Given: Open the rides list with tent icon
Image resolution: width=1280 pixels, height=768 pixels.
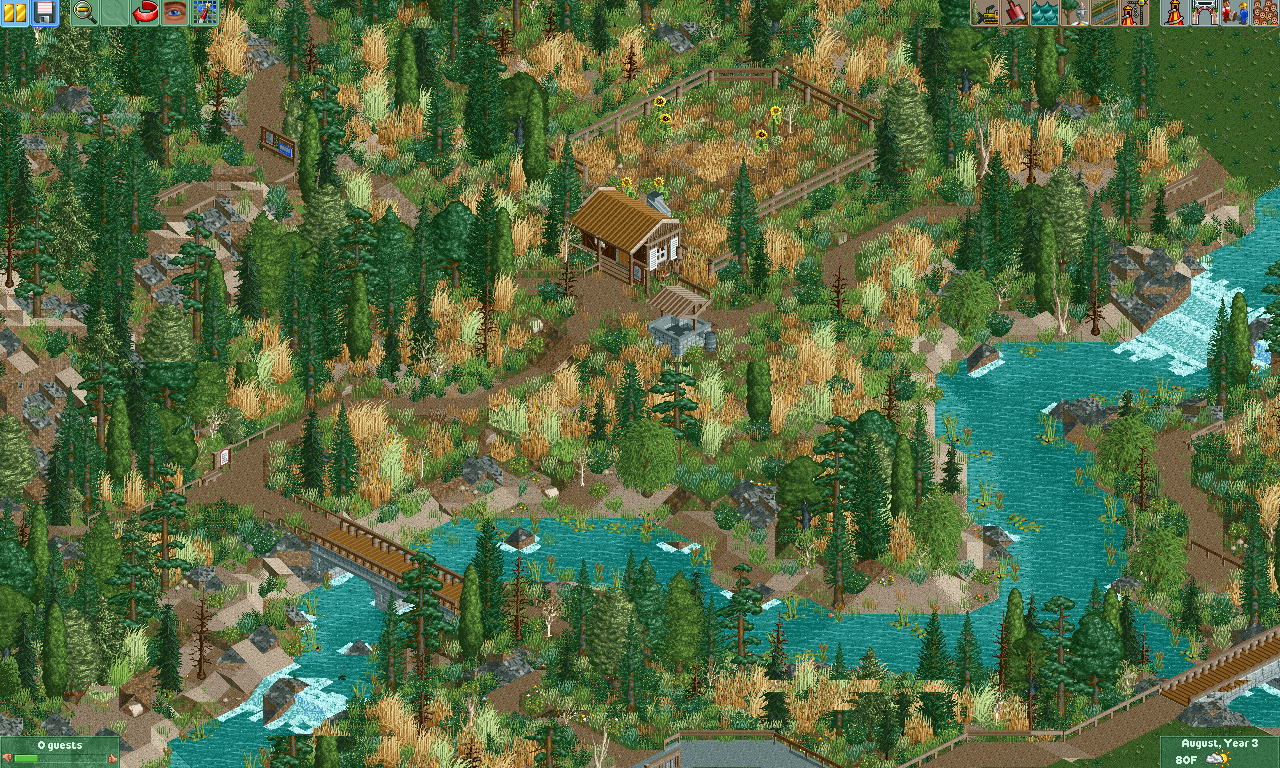Looking at the screenshot, I should pyautogui.click(x=1175, y=13).
